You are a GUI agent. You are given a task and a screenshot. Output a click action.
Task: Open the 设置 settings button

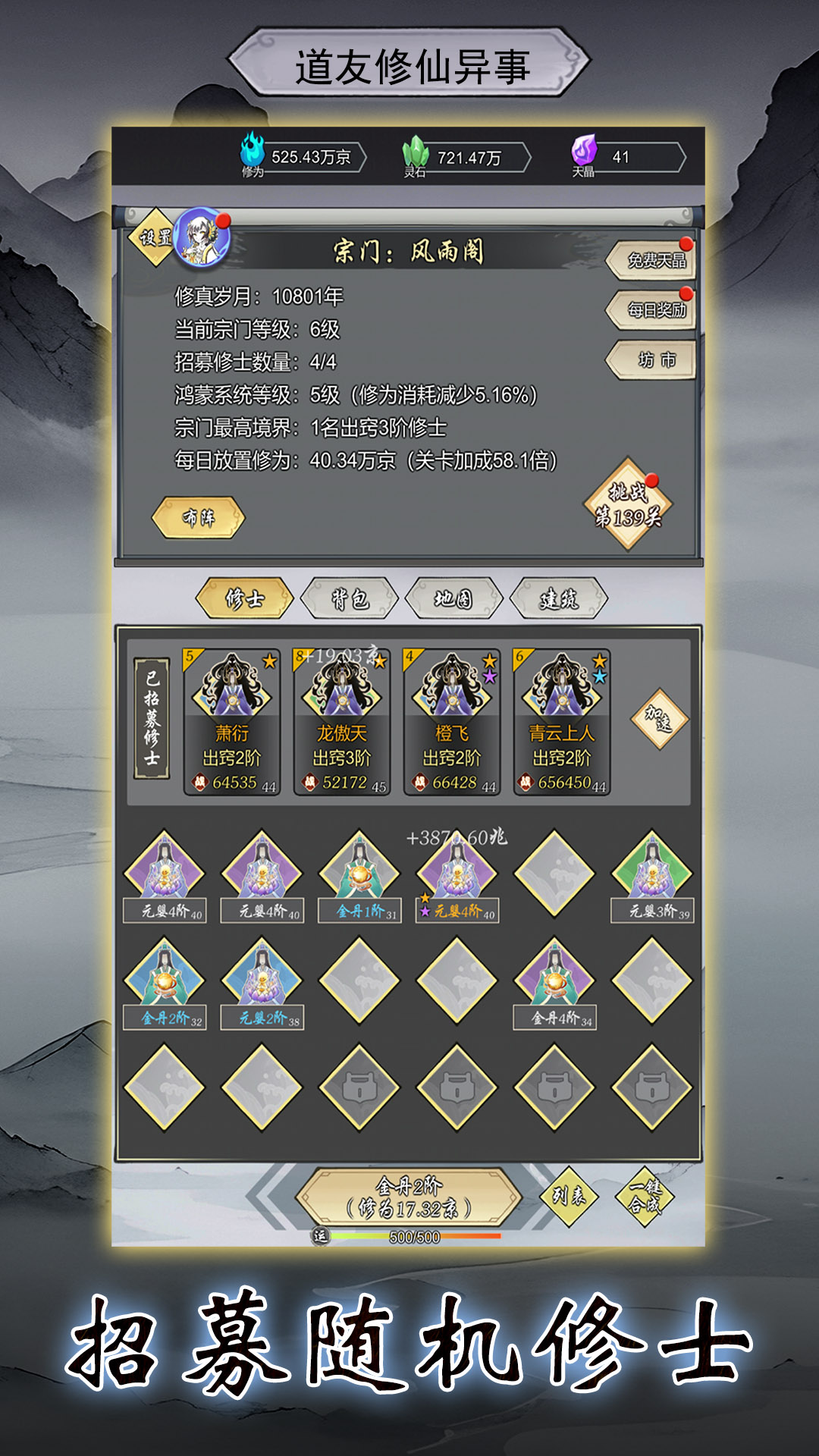click(154, 237)
